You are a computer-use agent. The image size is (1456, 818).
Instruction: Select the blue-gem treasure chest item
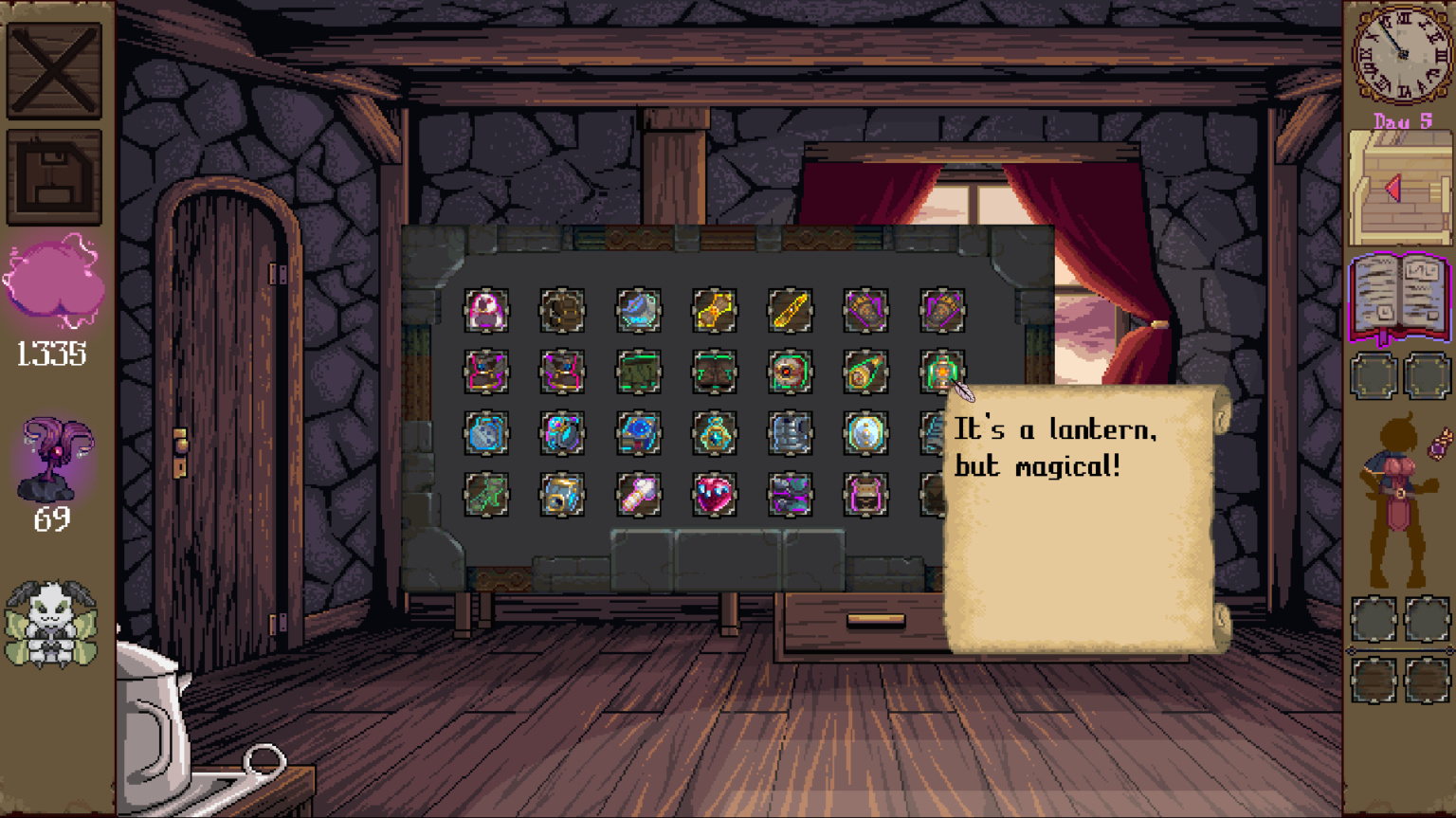(x=638, y=433)
